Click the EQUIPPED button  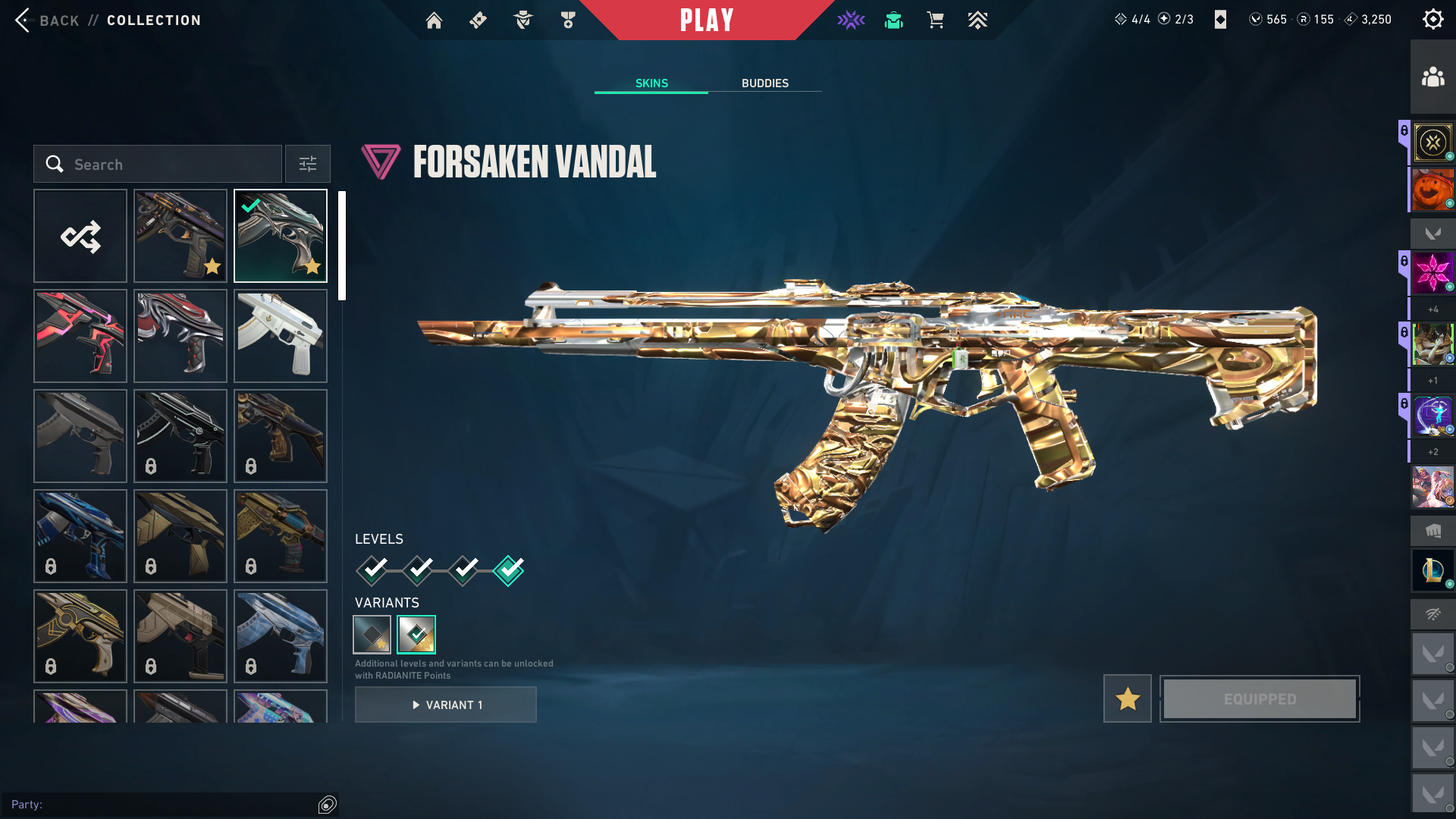click(x=1259, y=698)
